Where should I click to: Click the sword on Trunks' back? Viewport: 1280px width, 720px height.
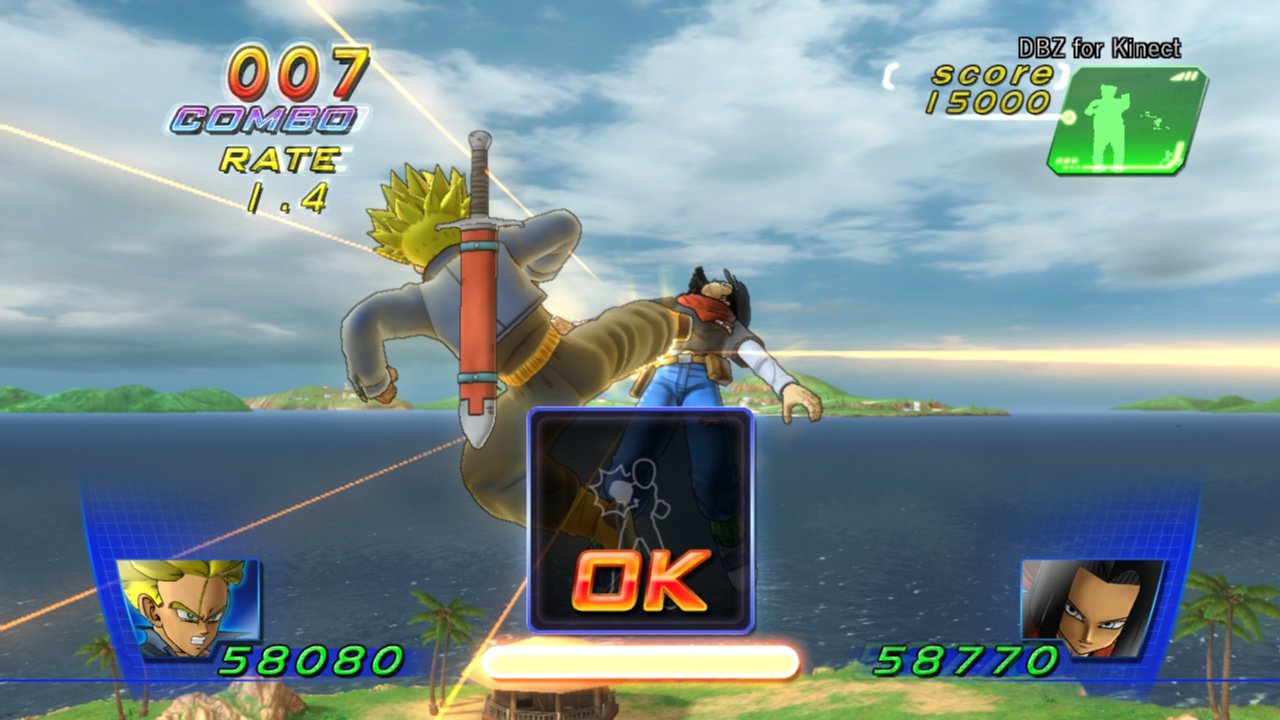point(478,280)
